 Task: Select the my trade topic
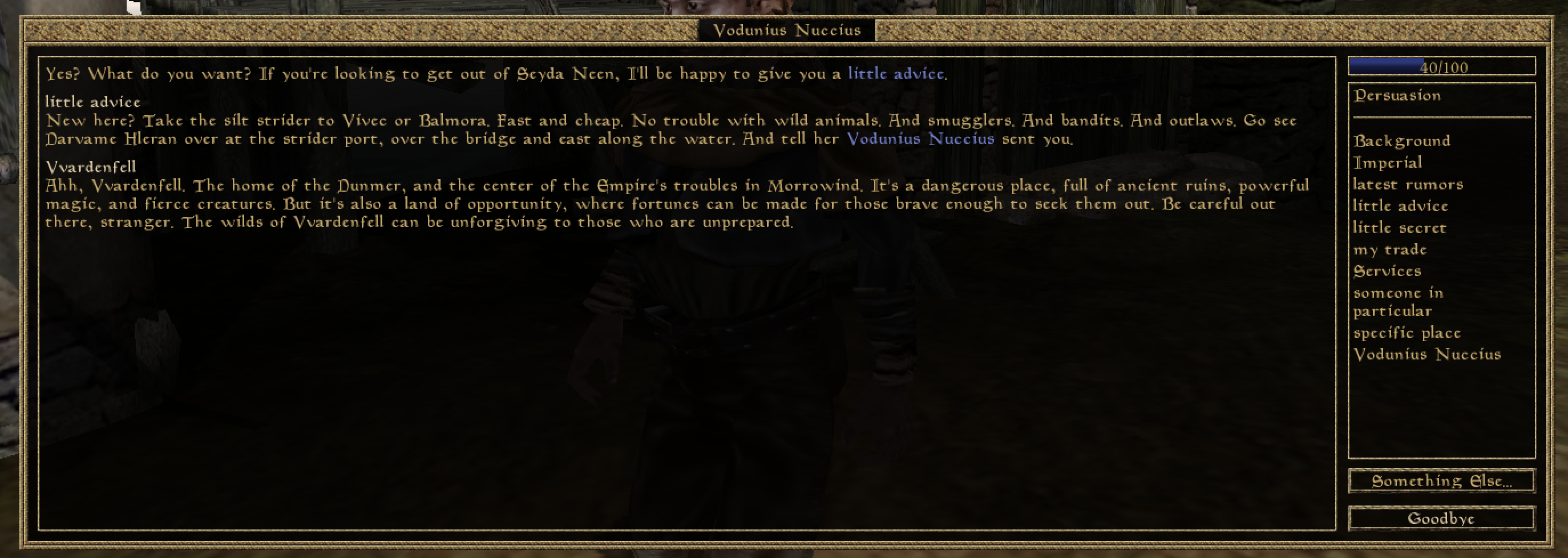point(1389,249)
